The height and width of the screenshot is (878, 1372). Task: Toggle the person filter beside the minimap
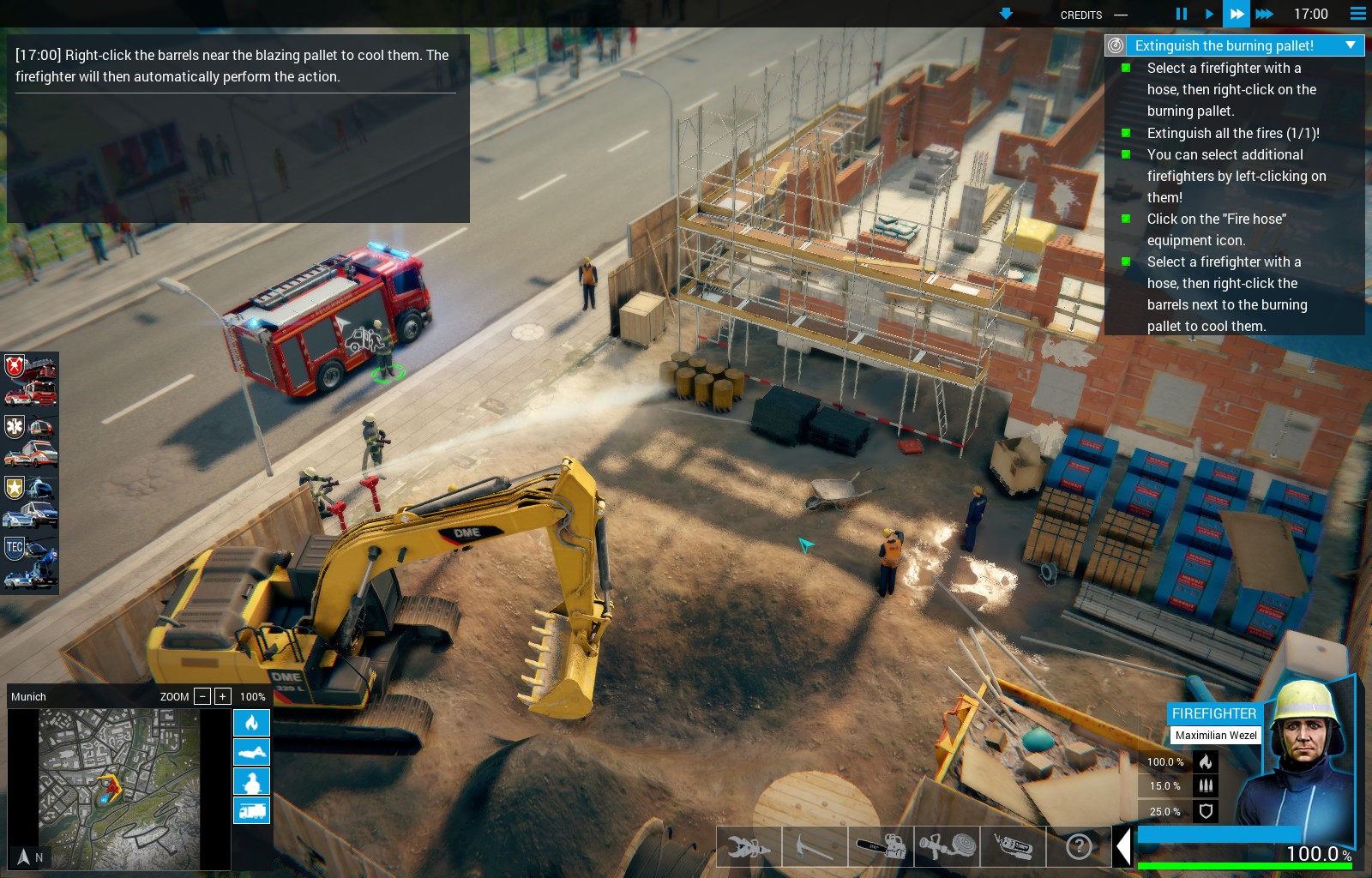pos(251,781)
